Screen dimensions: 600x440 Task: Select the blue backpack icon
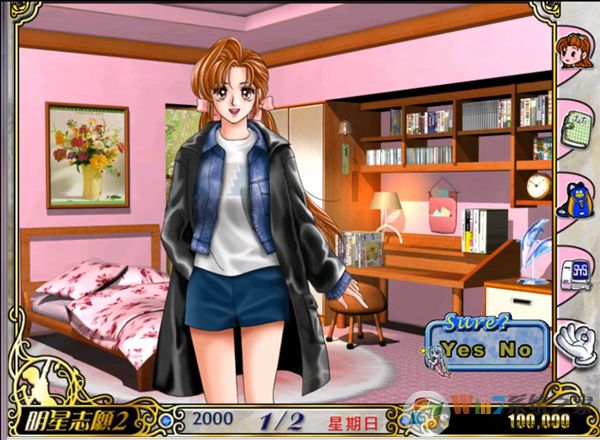[575, 197]
